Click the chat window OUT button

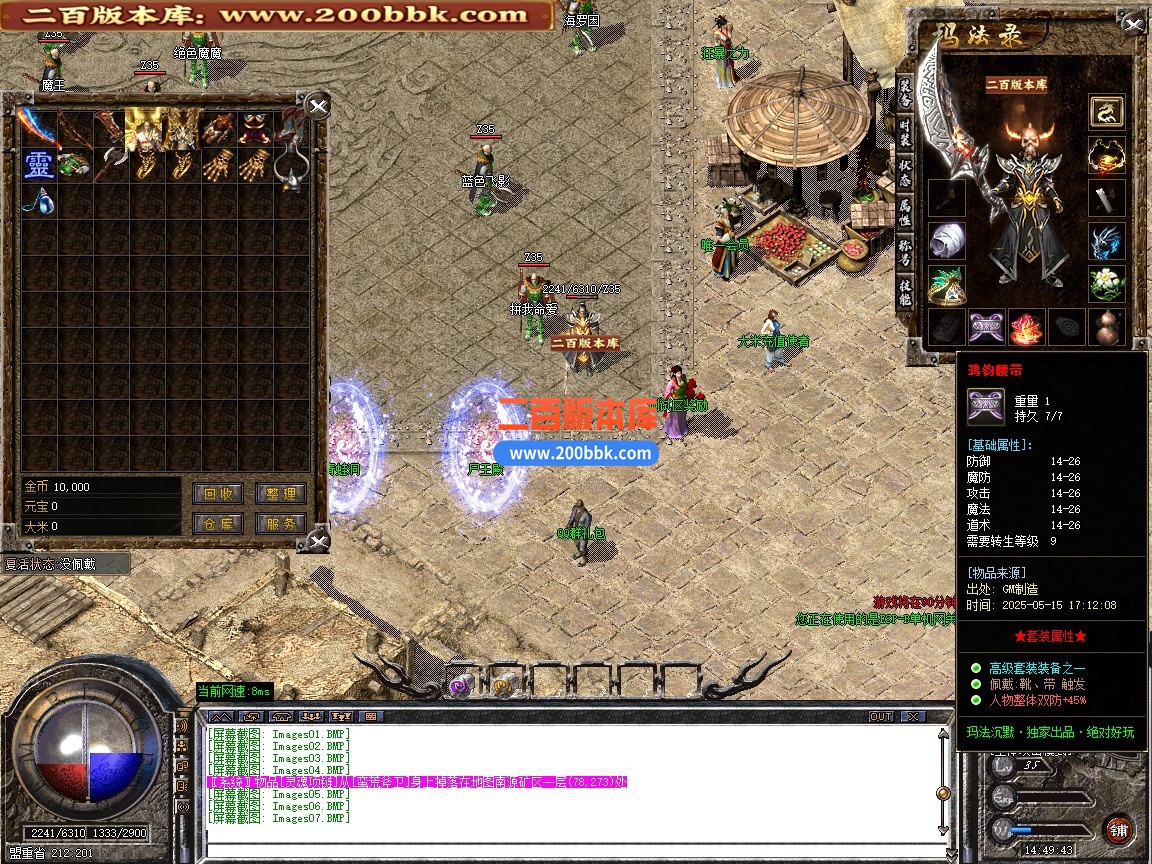pos(880,716)
